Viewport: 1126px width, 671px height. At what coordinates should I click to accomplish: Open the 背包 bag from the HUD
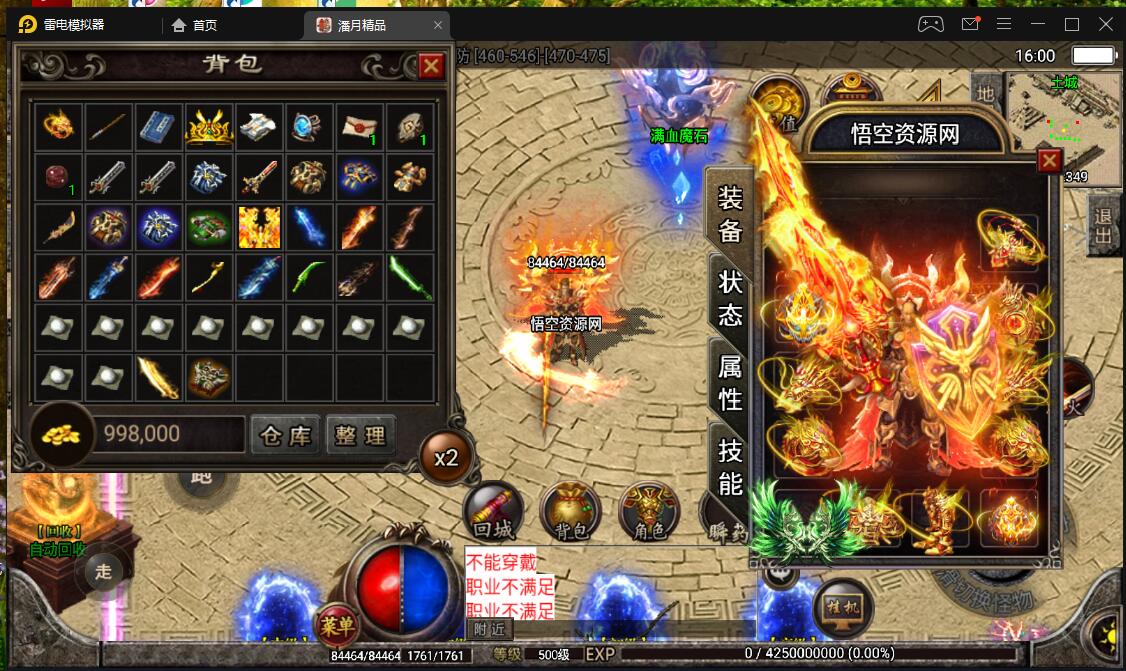[570, 512]
